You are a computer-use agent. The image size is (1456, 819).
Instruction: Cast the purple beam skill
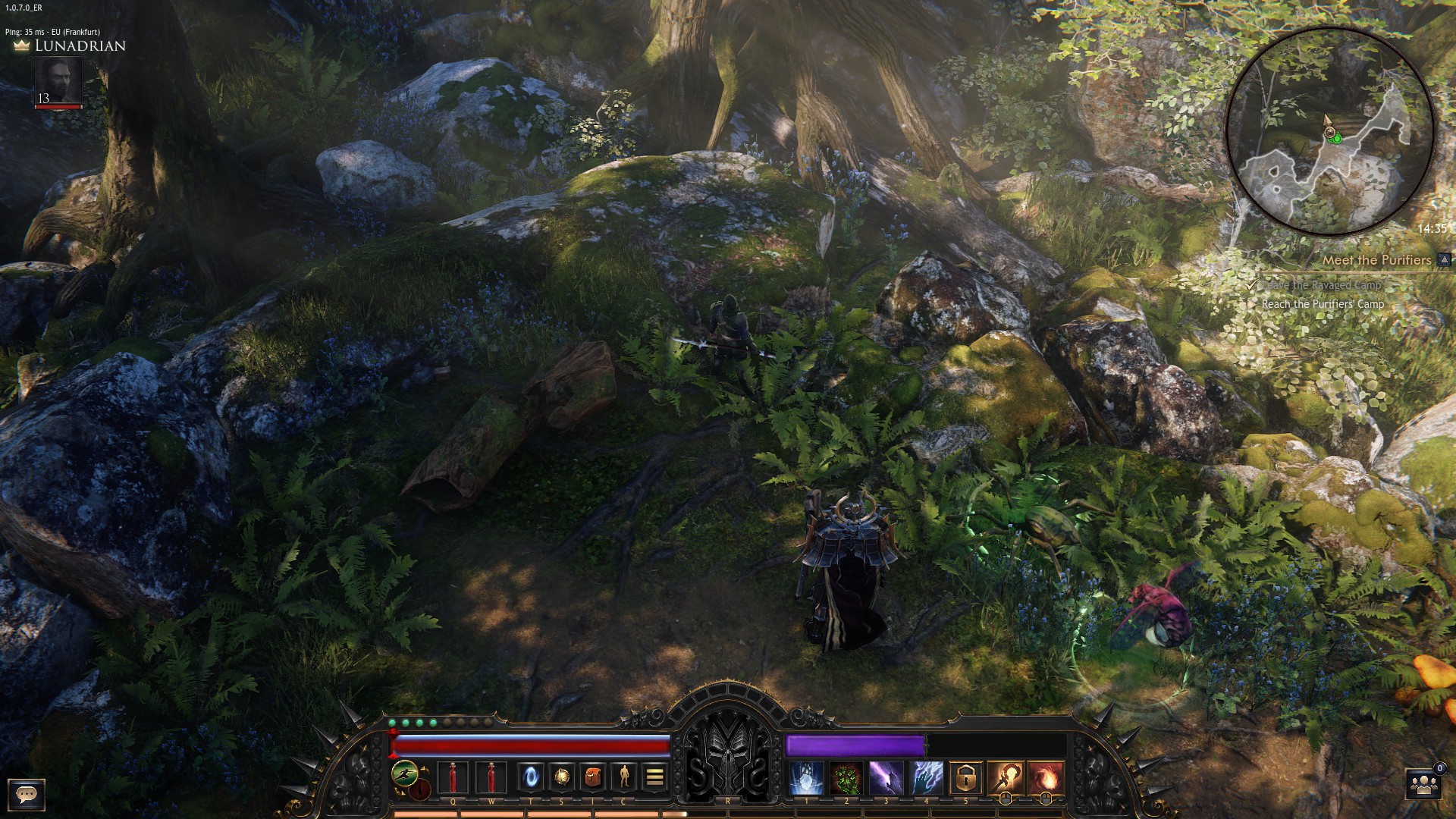point(886,779)
